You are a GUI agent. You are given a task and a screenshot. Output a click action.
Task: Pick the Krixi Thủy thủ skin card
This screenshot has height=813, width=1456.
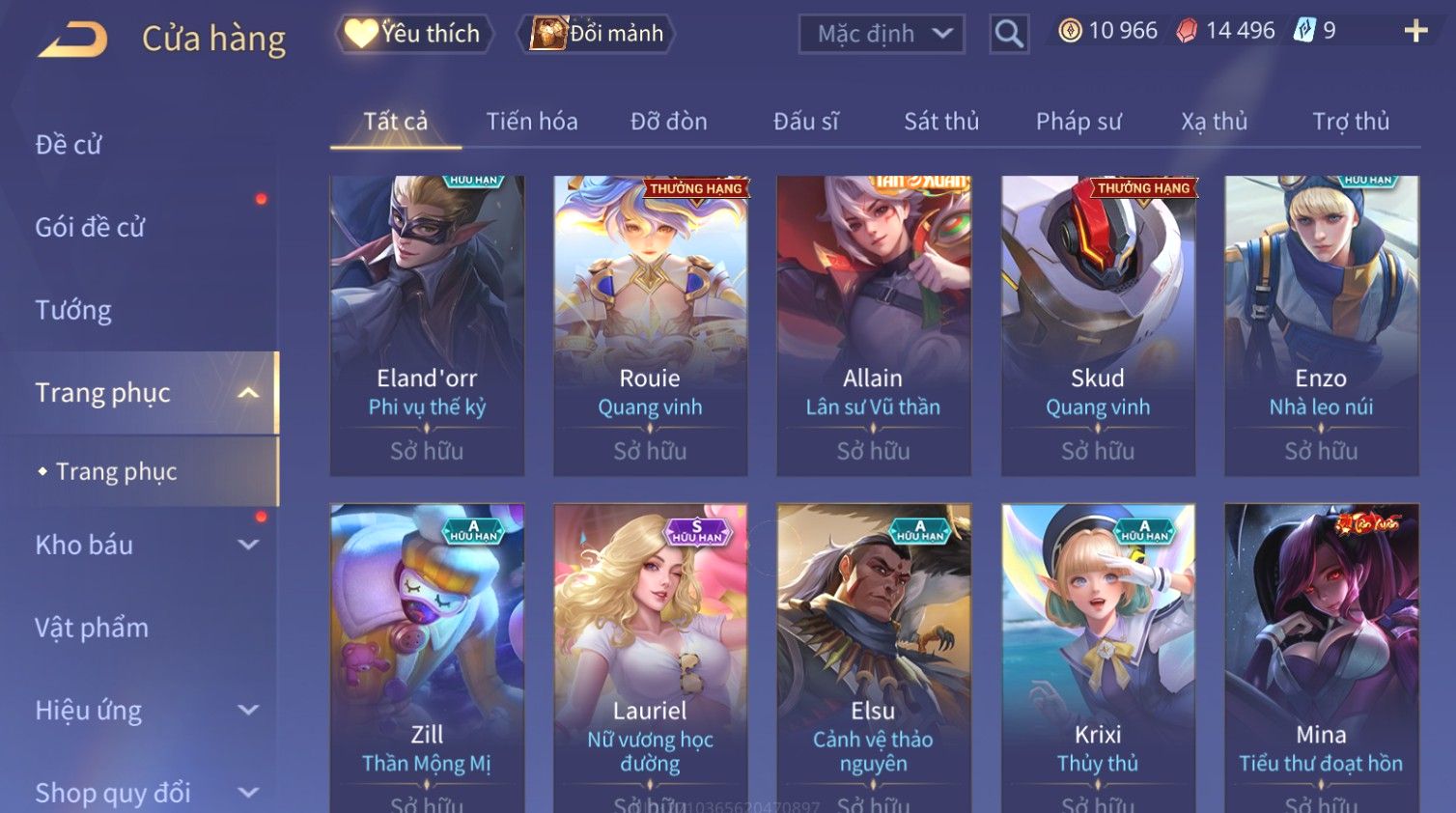(1098, 657)
